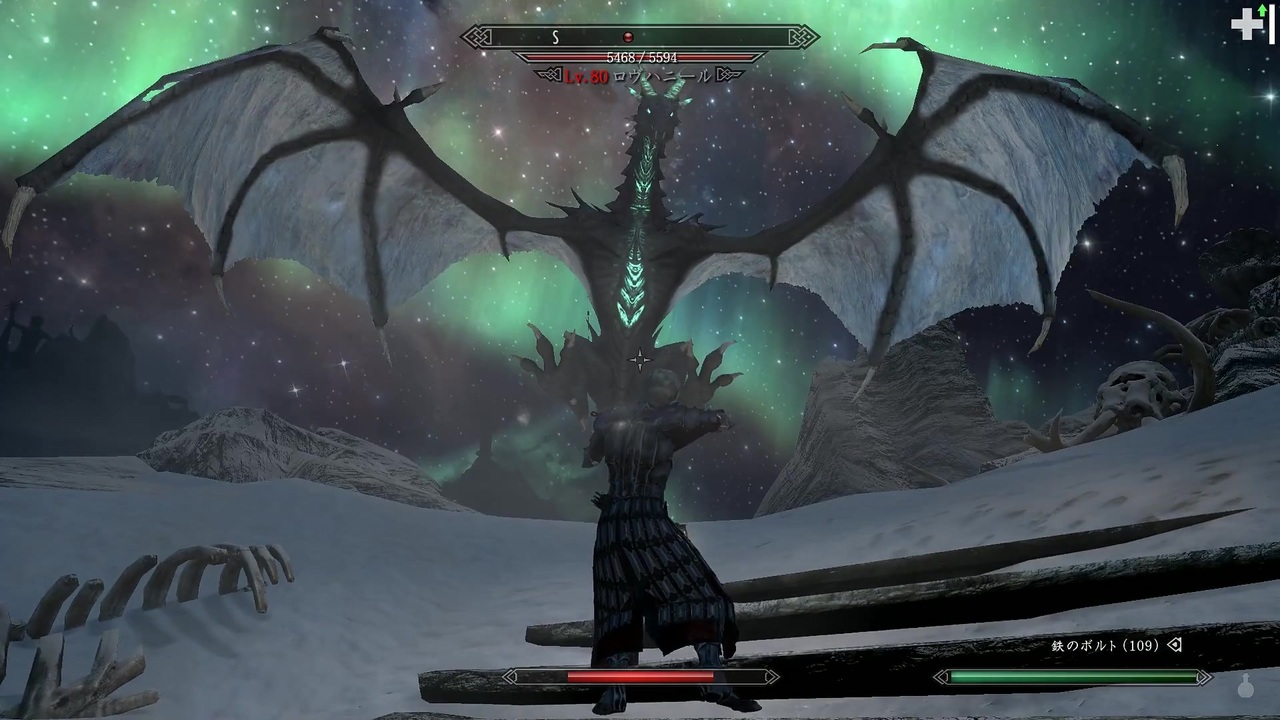Select the white plus status icon

[x=1246, y=25]
